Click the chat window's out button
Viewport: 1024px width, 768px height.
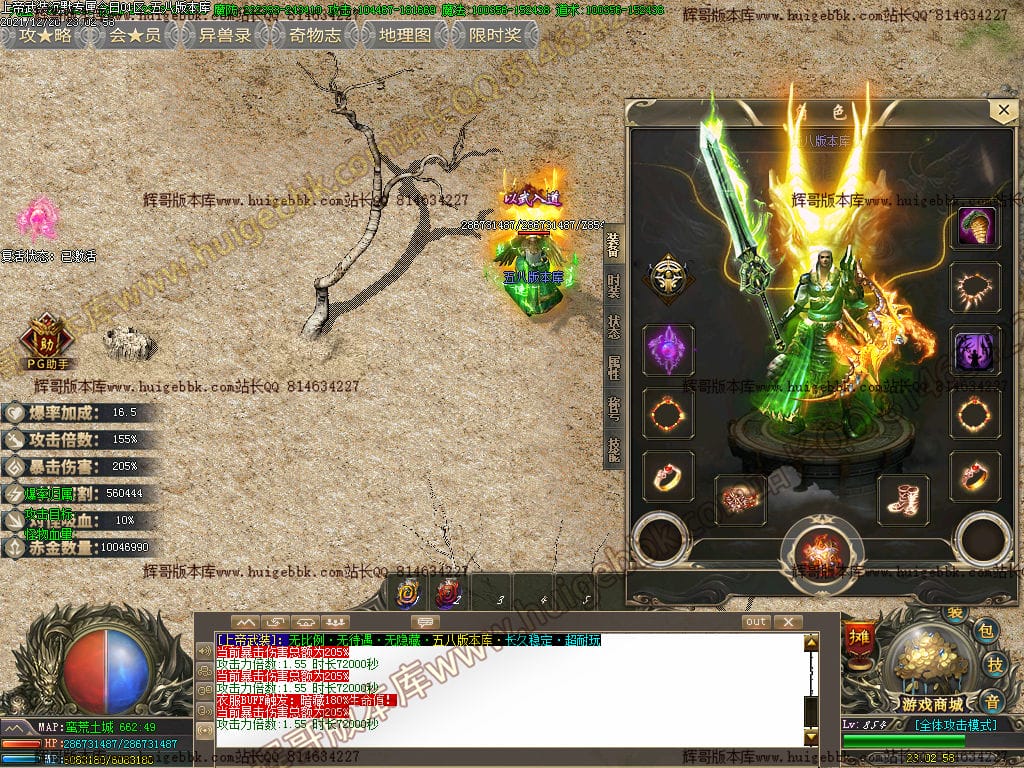[x=756, y=622]
